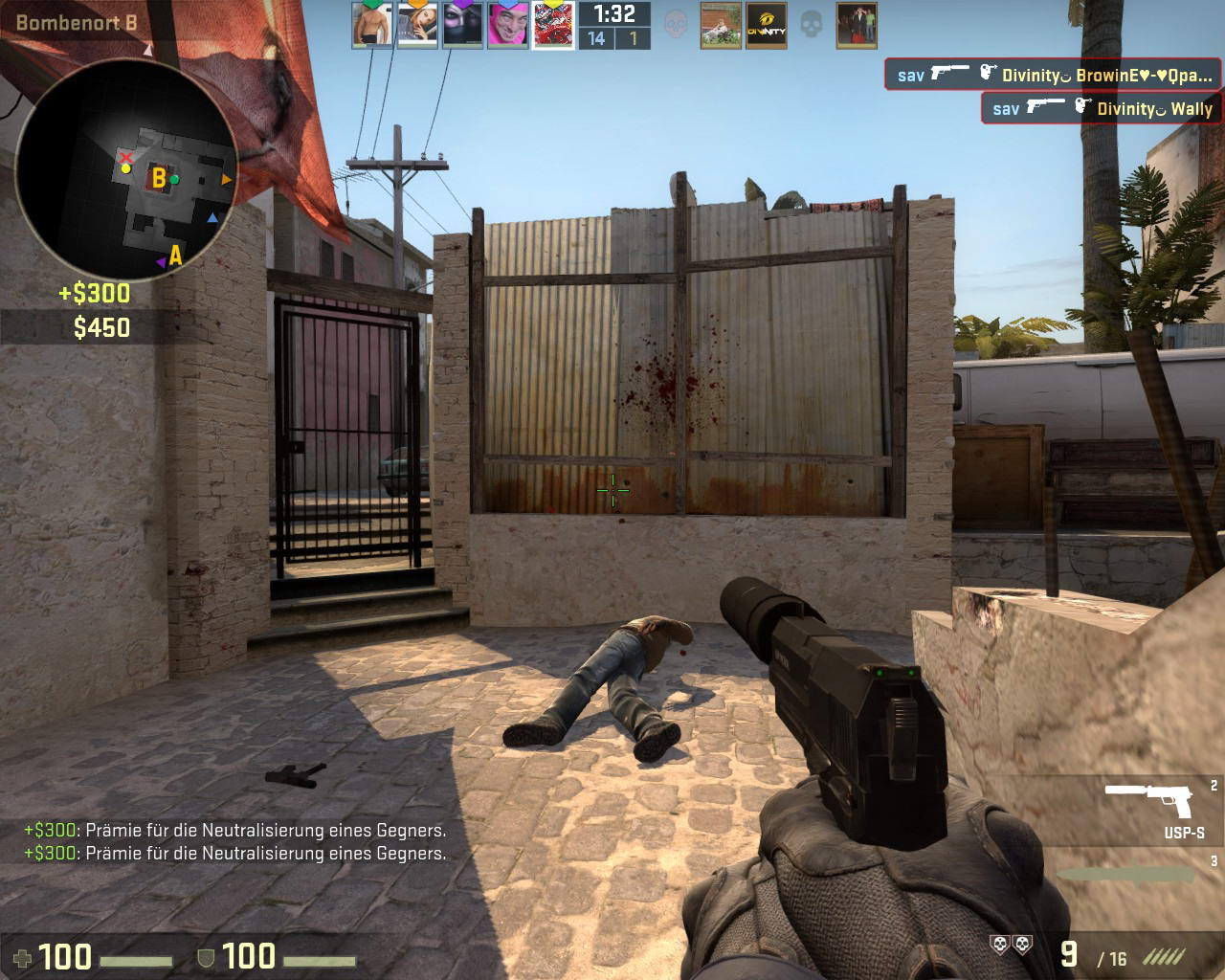The width and height of the screenshot is (1225, 980).
Task: Click the kill feed entry for BrowinE
Action: point(1053,75)
